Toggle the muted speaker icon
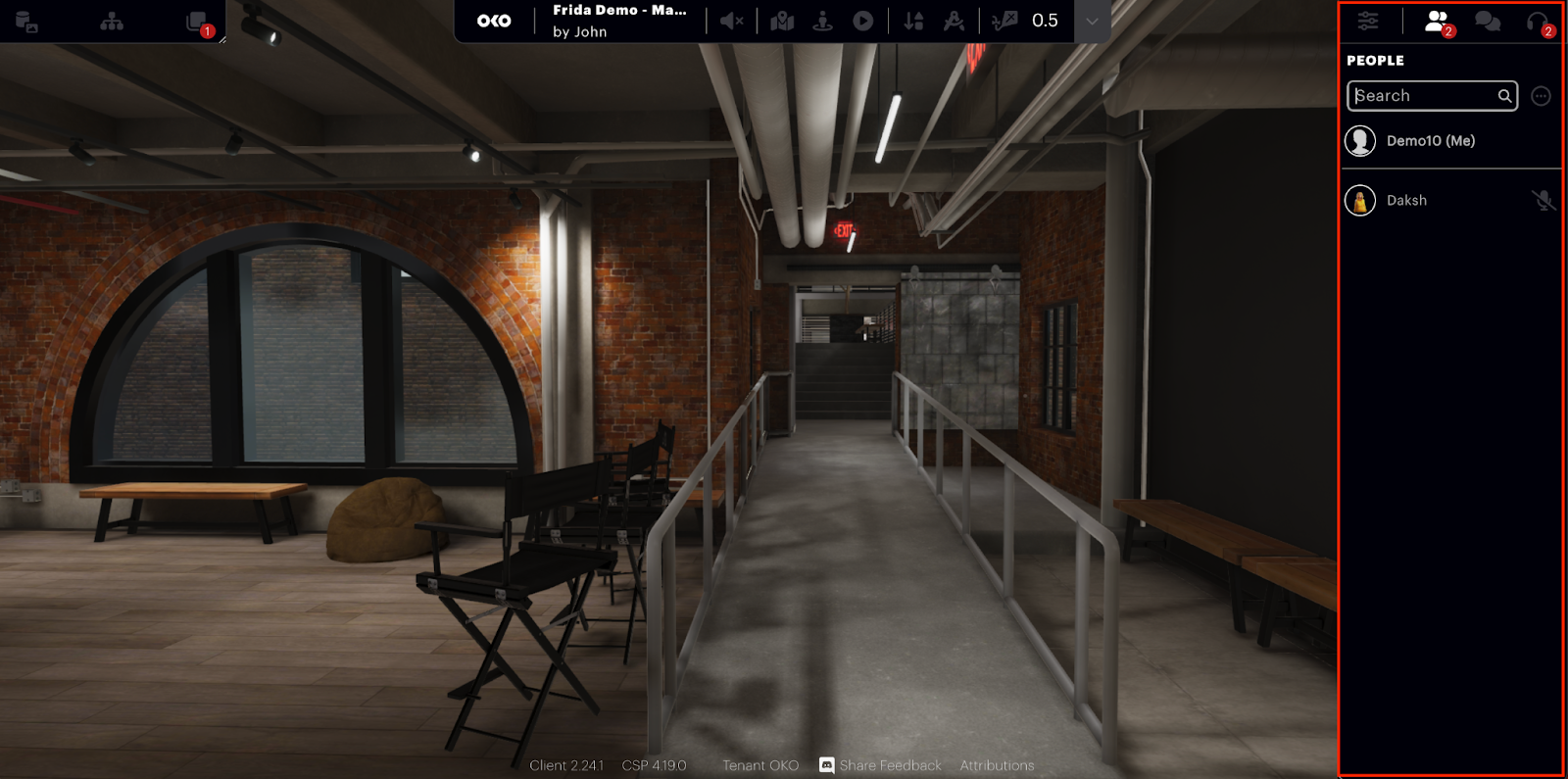This screenshot has height=779, width=1568. coord(731,21)
